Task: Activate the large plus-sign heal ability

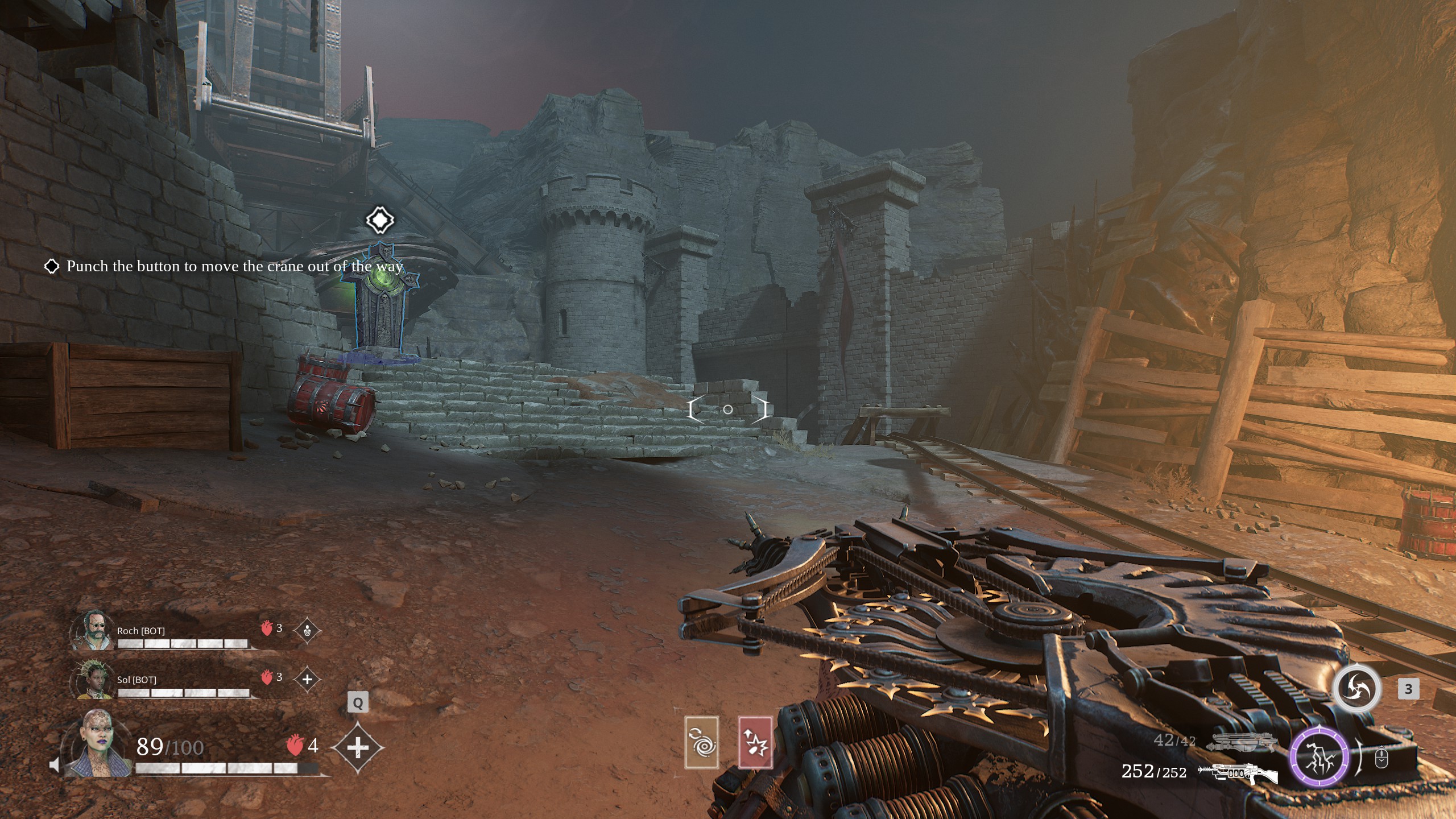Action: pos(357,748)
